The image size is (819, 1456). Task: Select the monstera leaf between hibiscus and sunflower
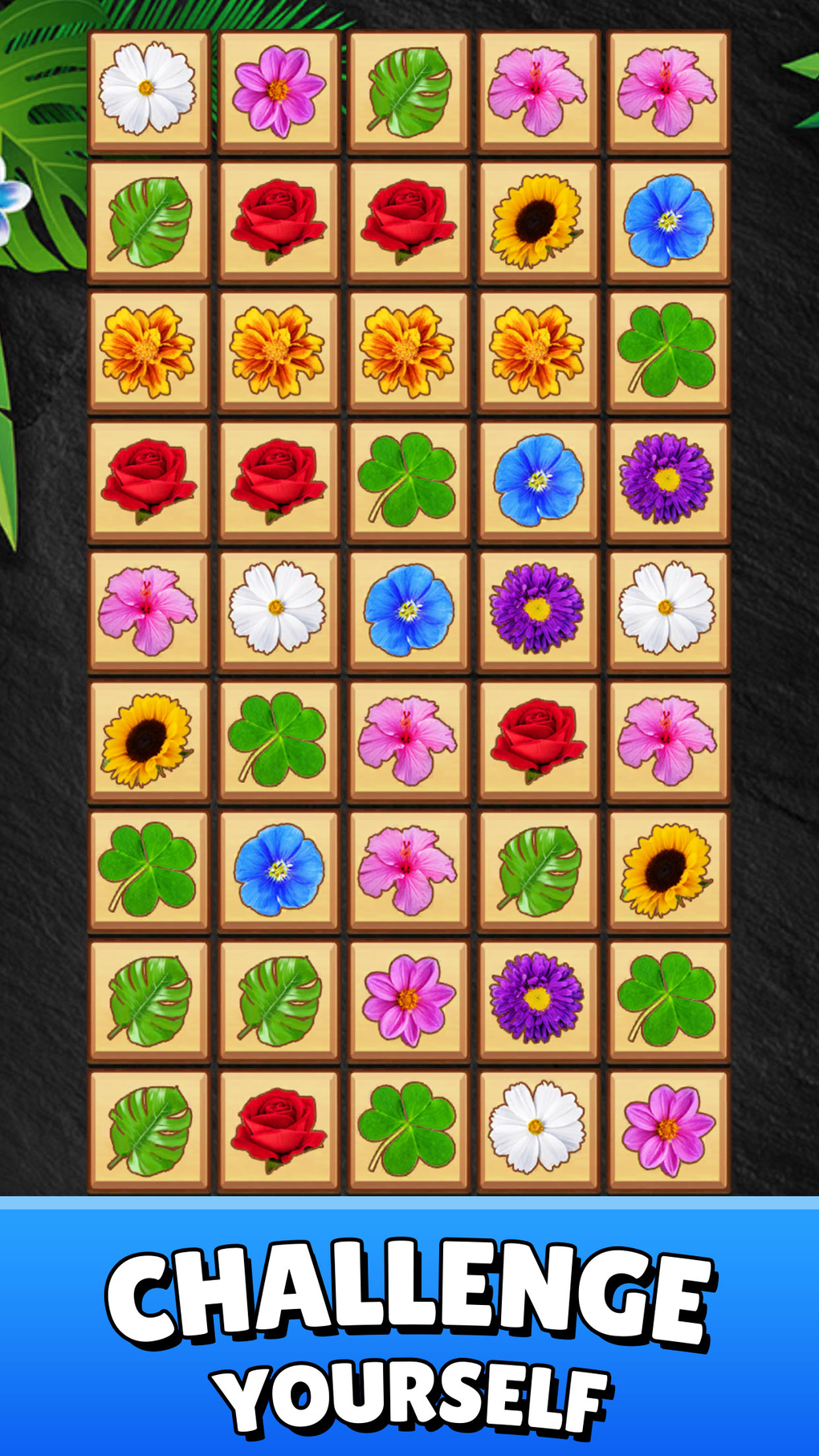(x=538, y=870)
